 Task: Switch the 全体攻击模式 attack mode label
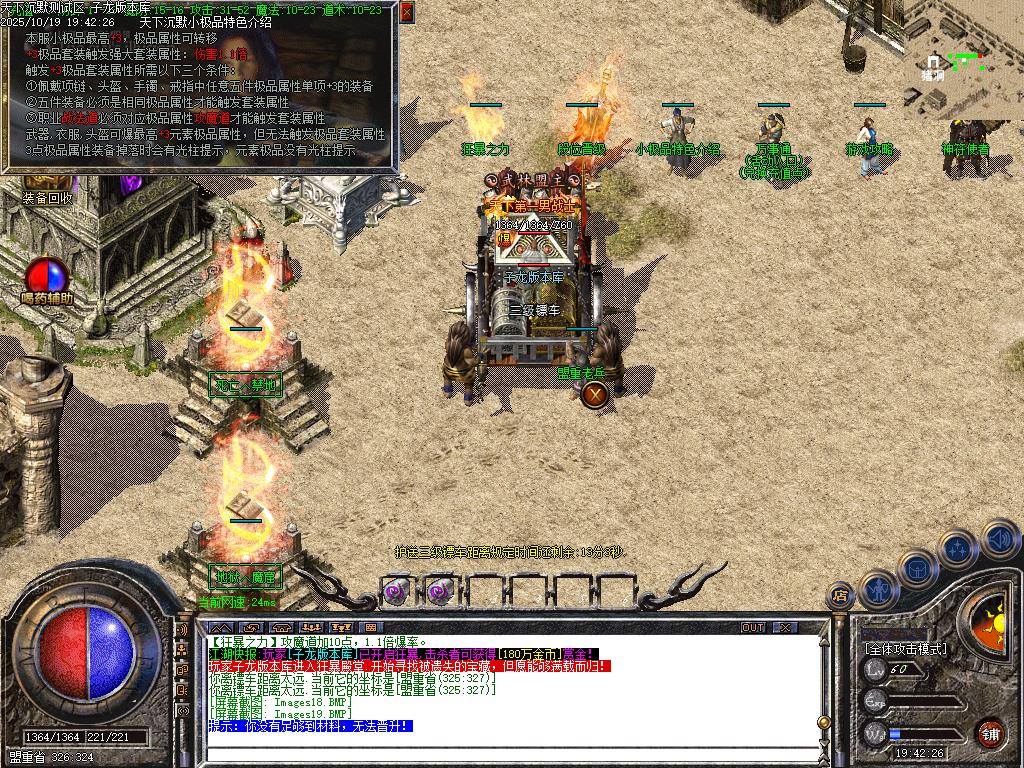pyautogui.click(x=905, y=649)
